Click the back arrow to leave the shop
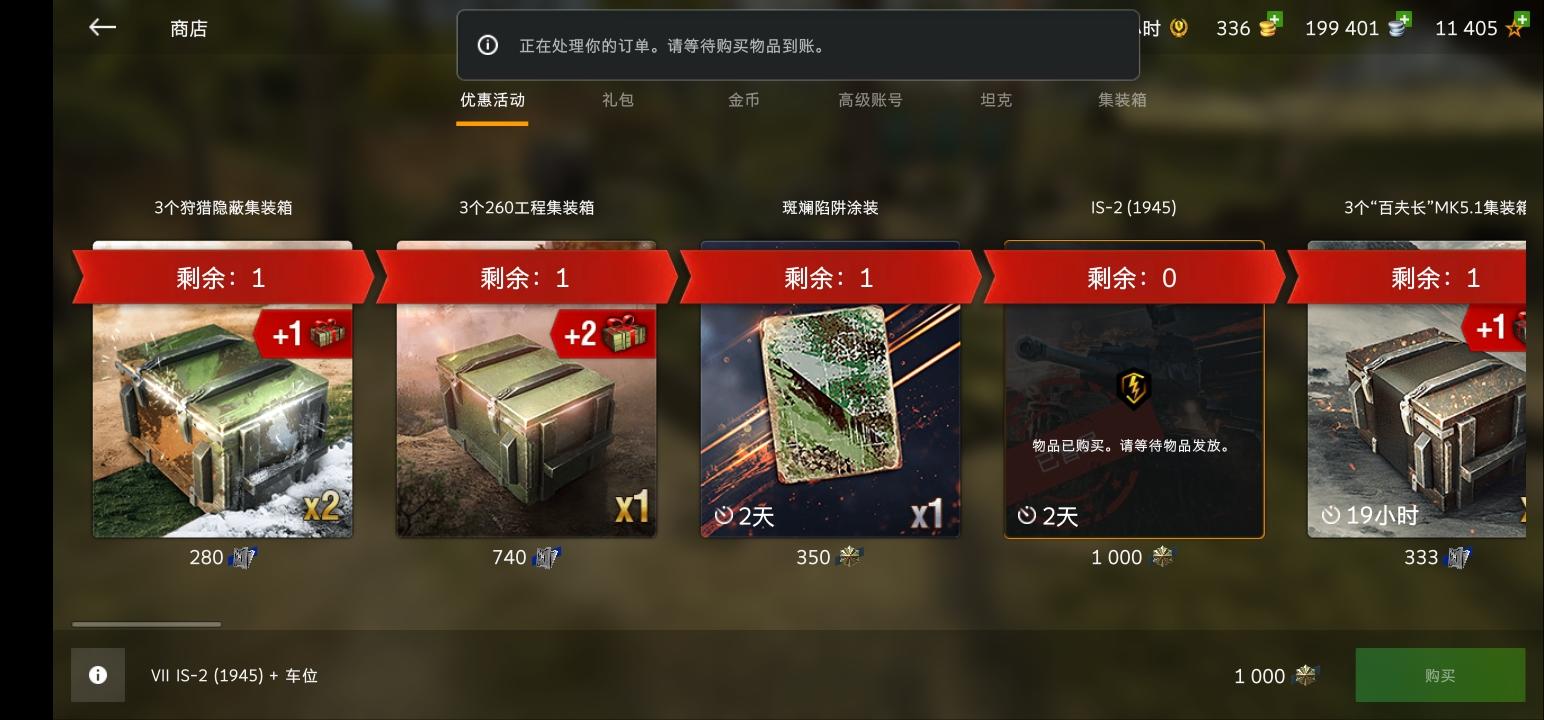 [x=102, y=27]
